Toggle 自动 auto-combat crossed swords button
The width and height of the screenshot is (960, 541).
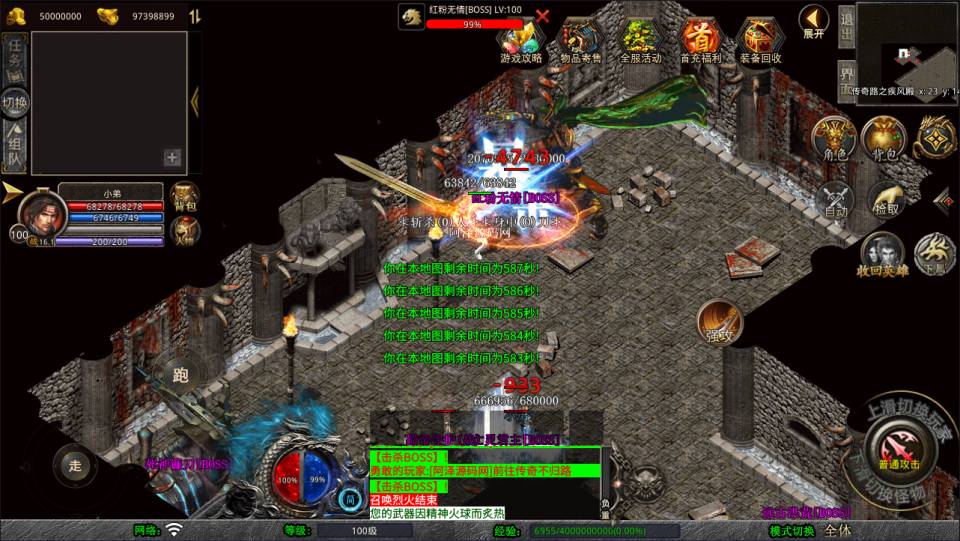[835, 199]
